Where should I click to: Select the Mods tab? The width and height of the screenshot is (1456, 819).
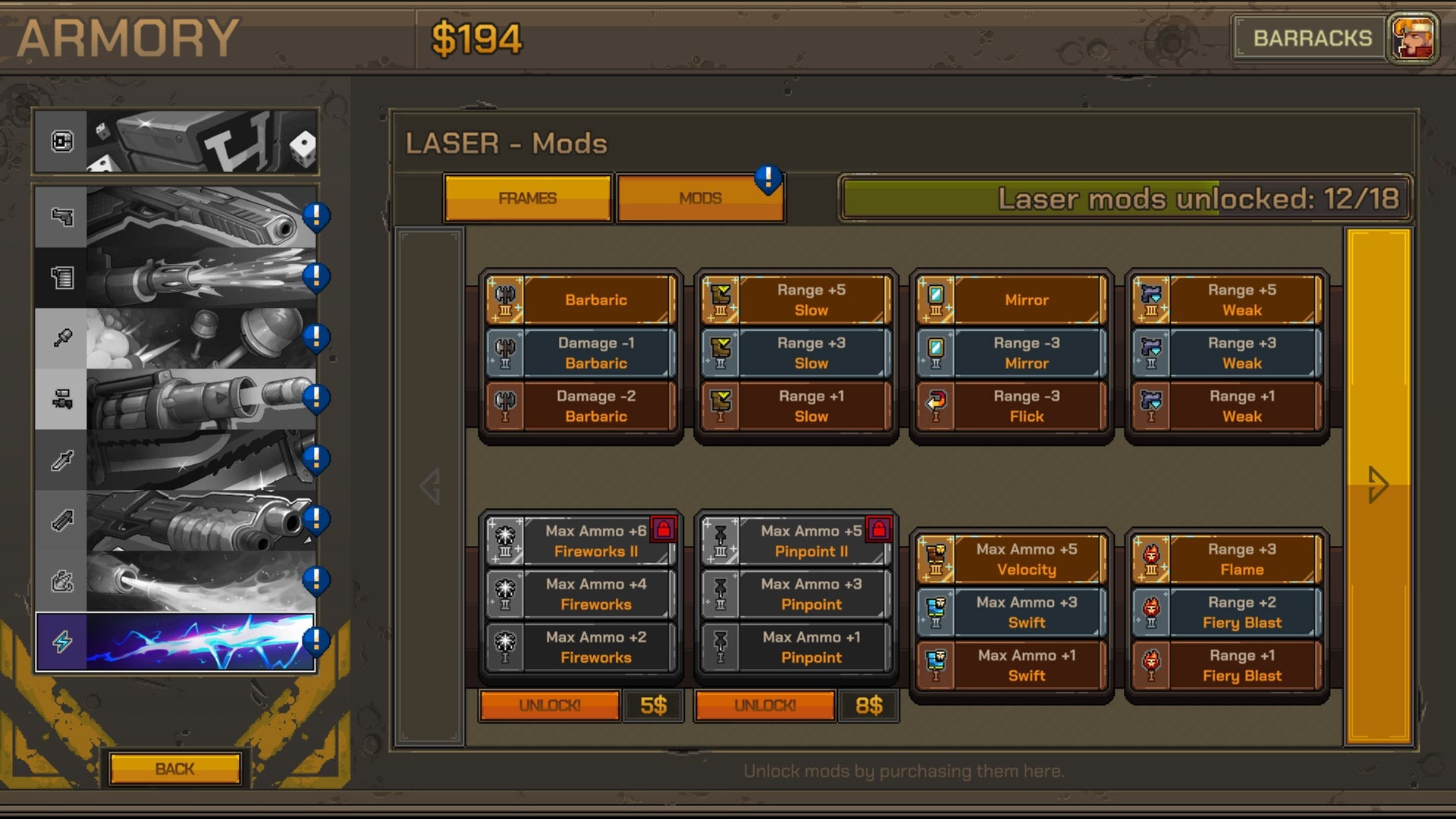[x=700, y=199]
